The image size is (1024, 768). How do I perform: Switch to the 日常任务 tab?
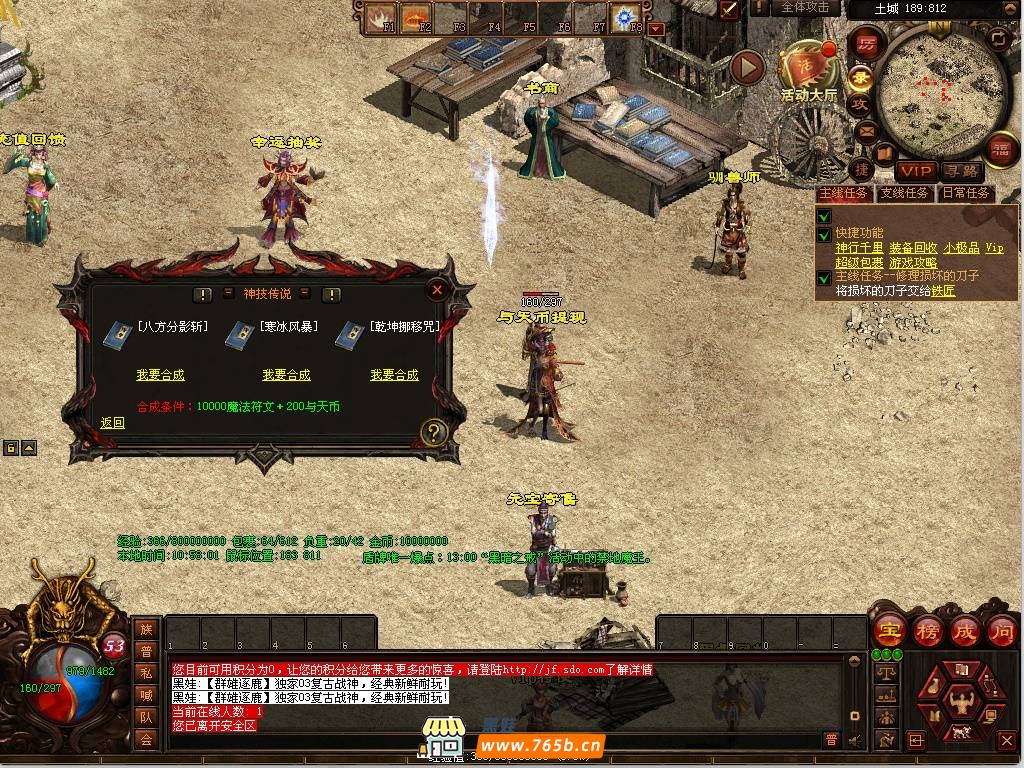point(965,193)
